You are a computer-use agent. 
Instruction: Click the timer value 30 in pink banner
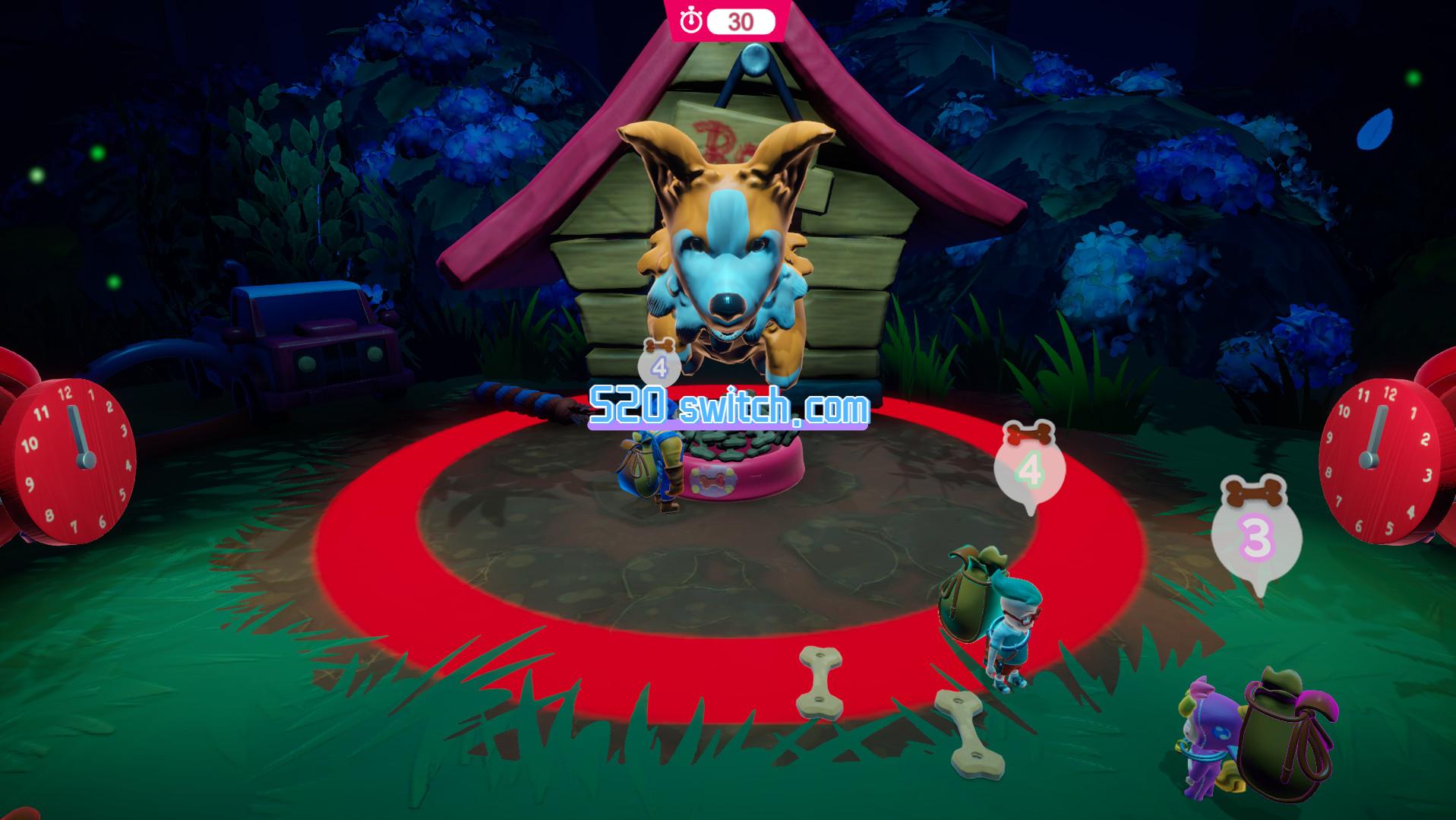741,21
